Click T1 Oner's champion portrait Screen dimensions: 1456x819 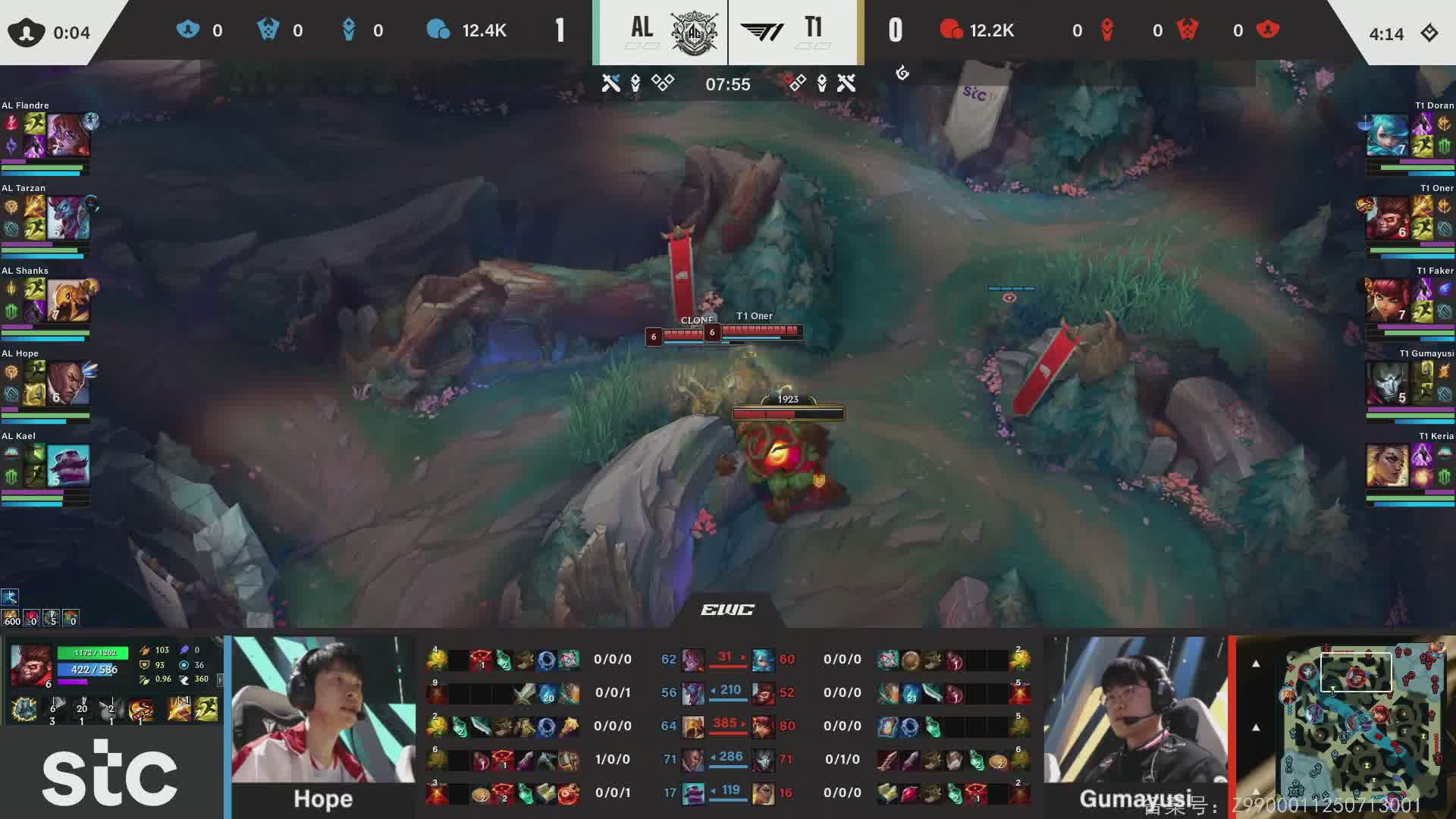point(1387,218)
